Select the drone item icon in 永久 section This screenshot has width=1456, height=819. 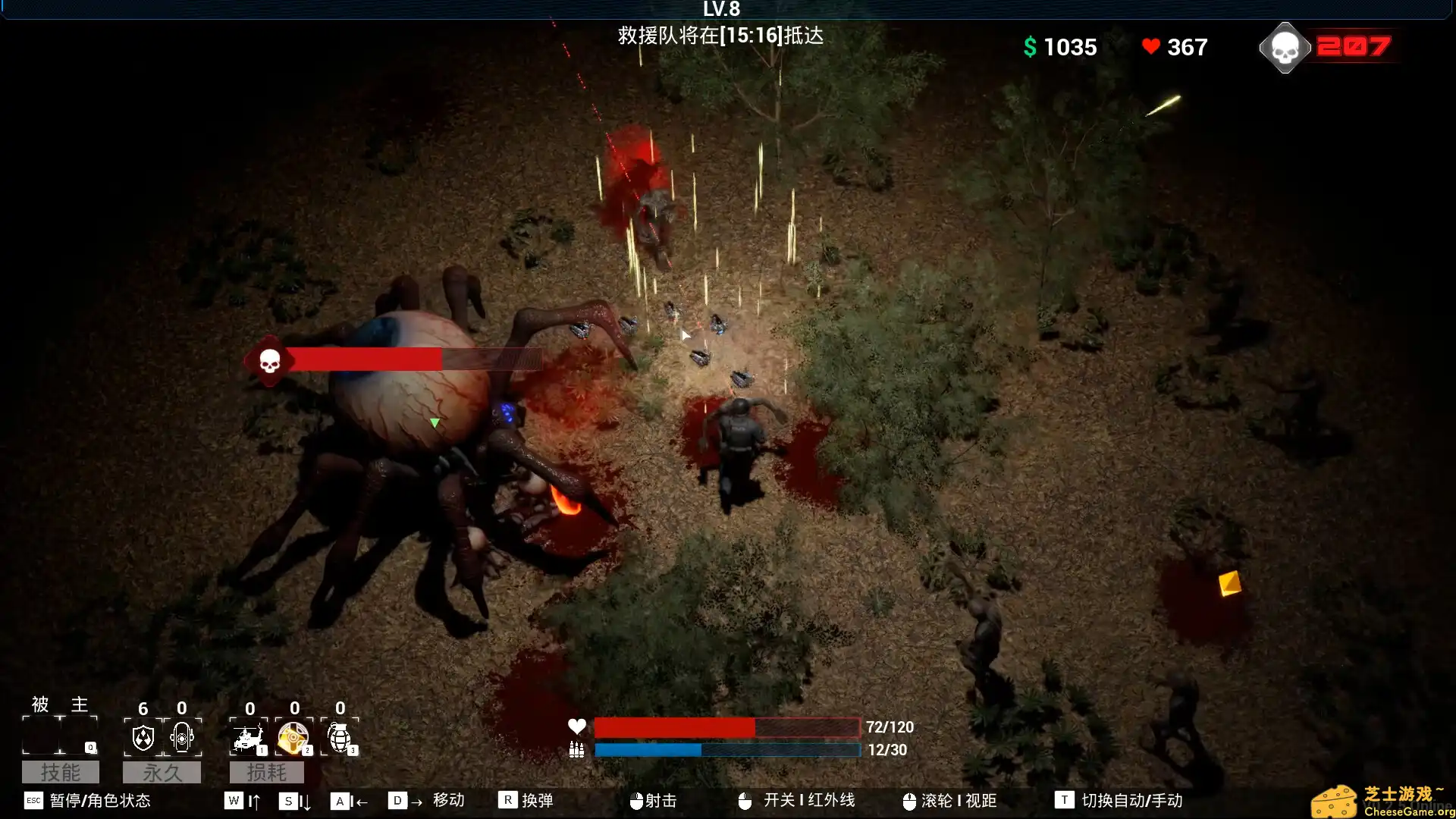tap(182, 737)
